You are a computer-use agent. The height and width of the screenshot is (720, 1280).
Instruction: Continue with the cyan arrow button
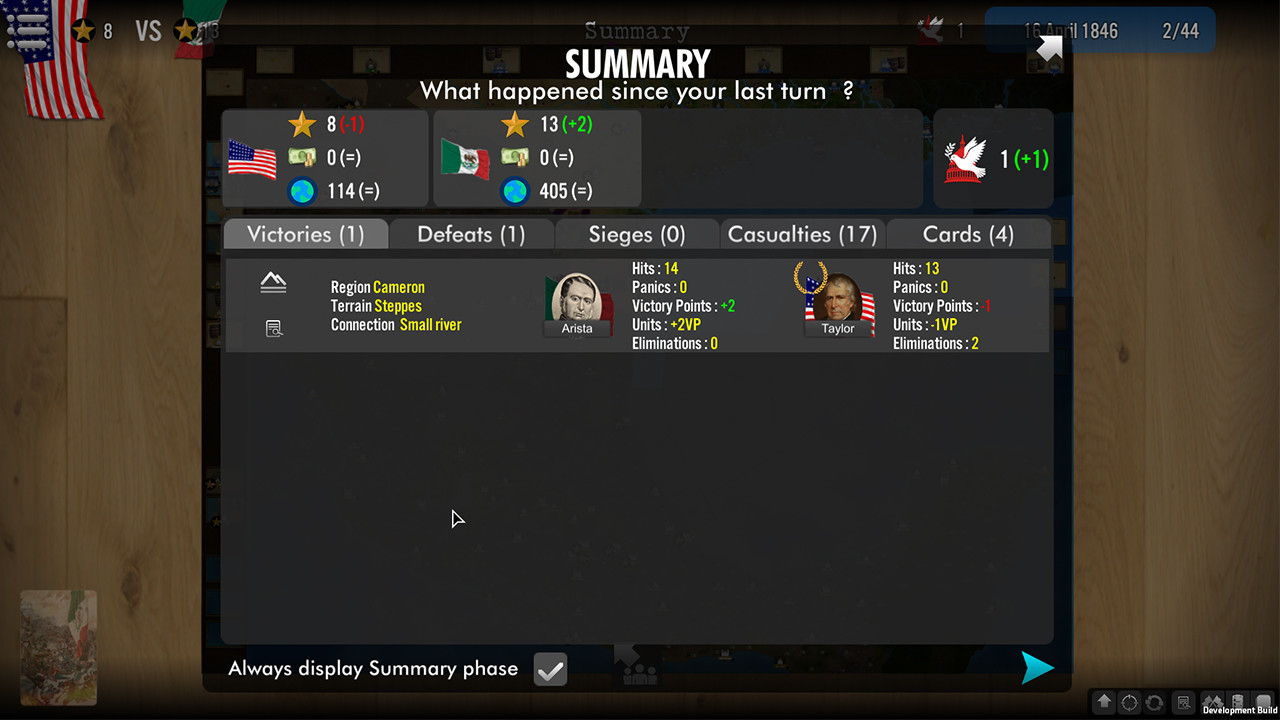[1037, 668]
